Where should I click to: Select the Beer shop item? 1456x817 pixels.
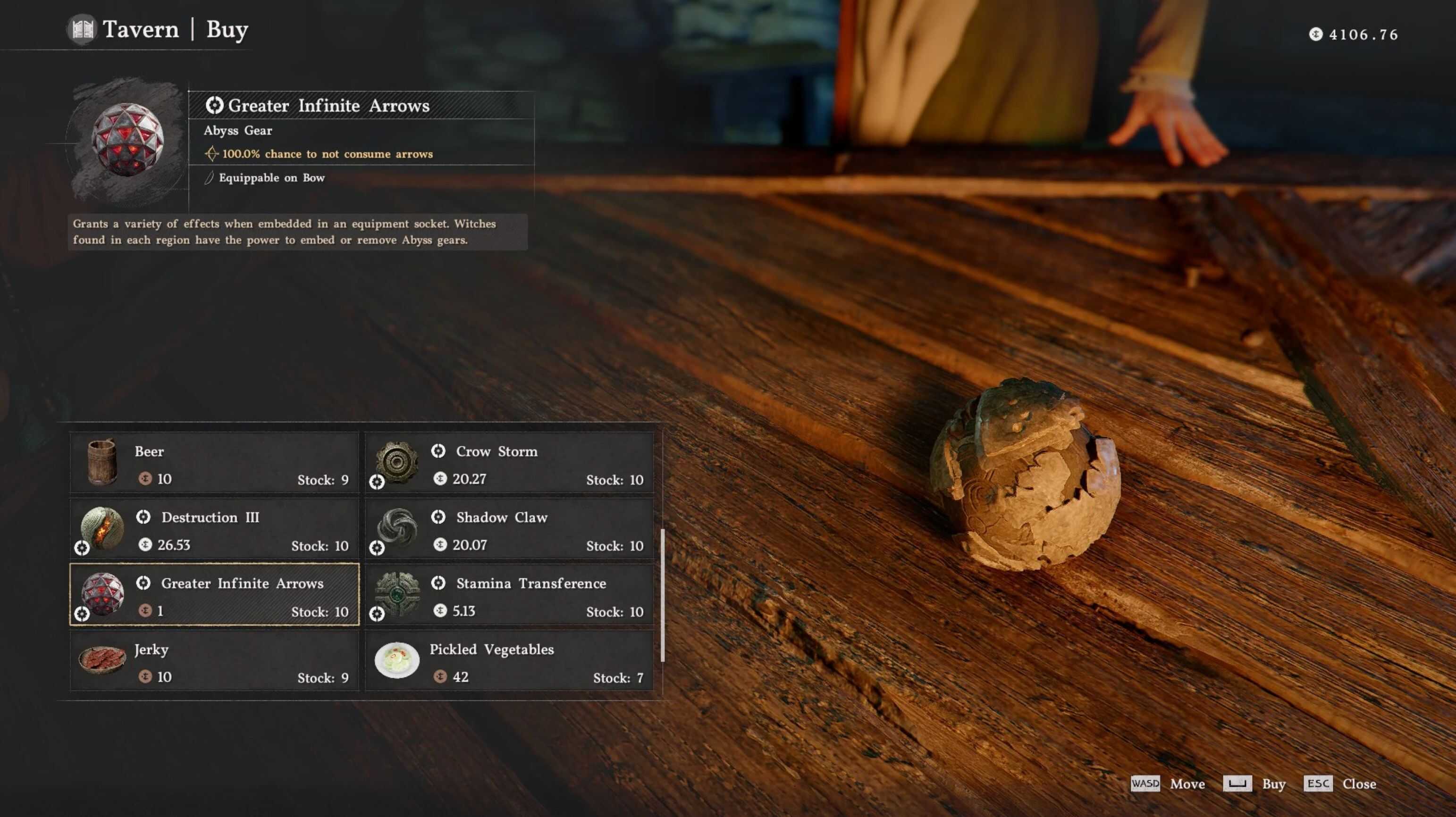point(214,463)
